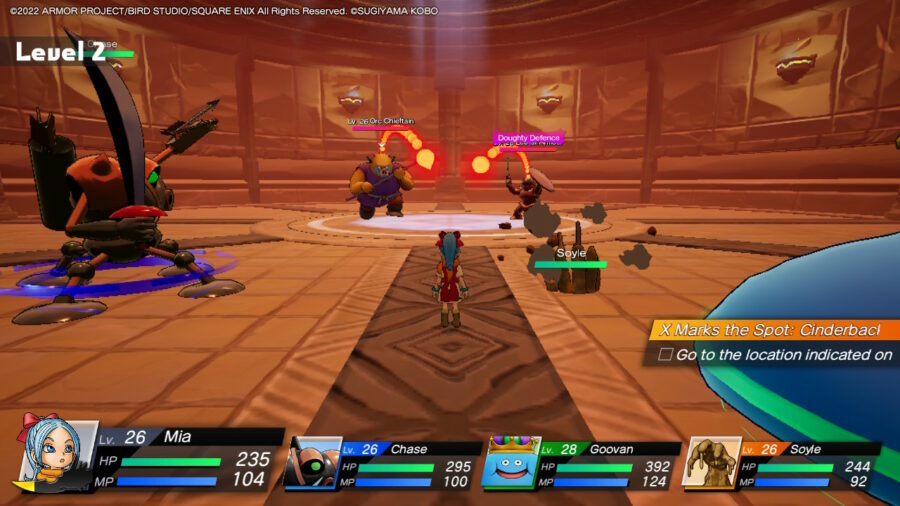This screenshot has width=900, height=506.
Task: Select the Soyle ally nameplate in battle
Action: point(570,254)
